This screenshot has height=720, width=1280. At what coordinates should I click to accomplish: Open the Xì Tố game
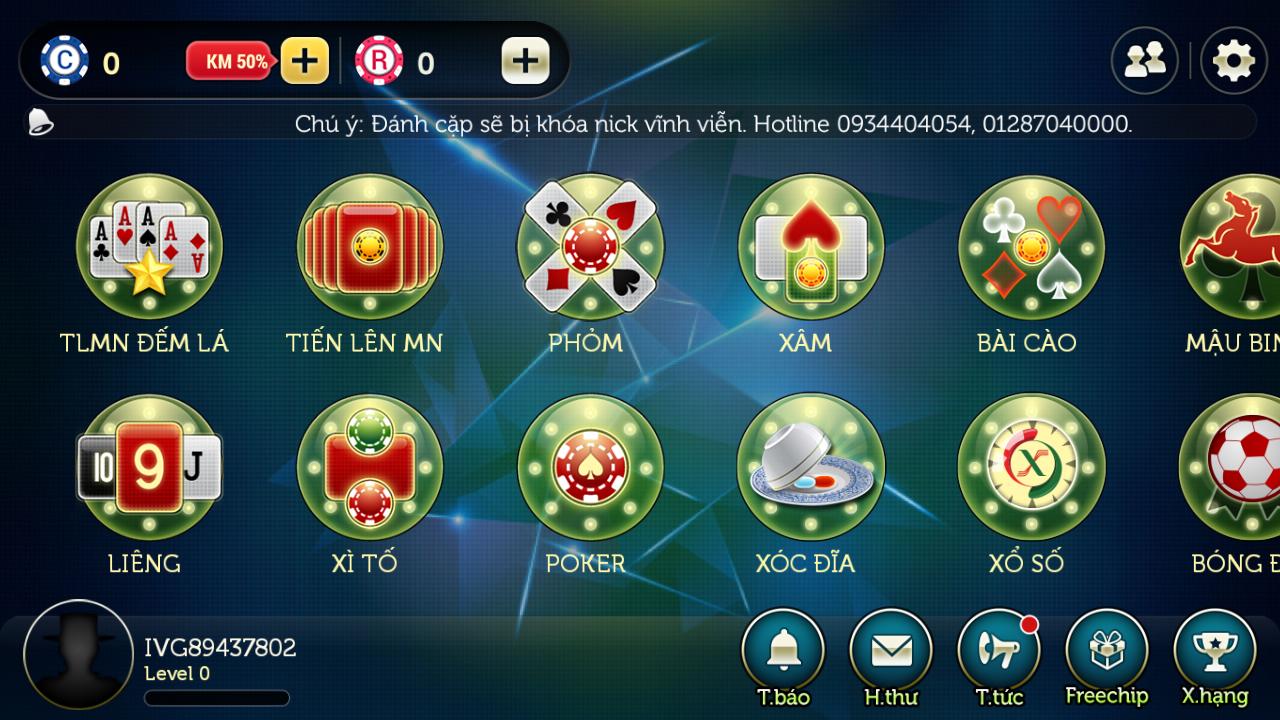pyautogui.click(x=370, y=467)
